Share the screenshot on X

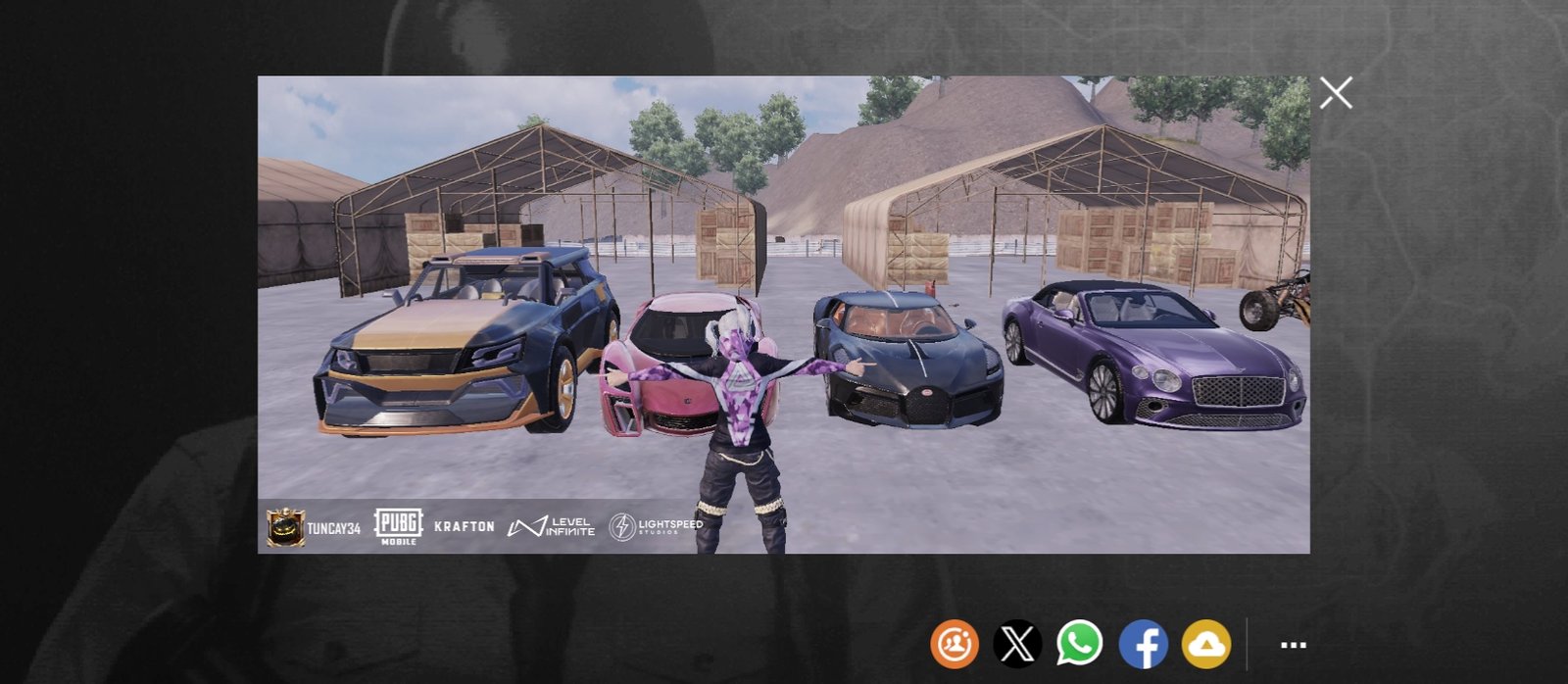[x=1017, y=644]
